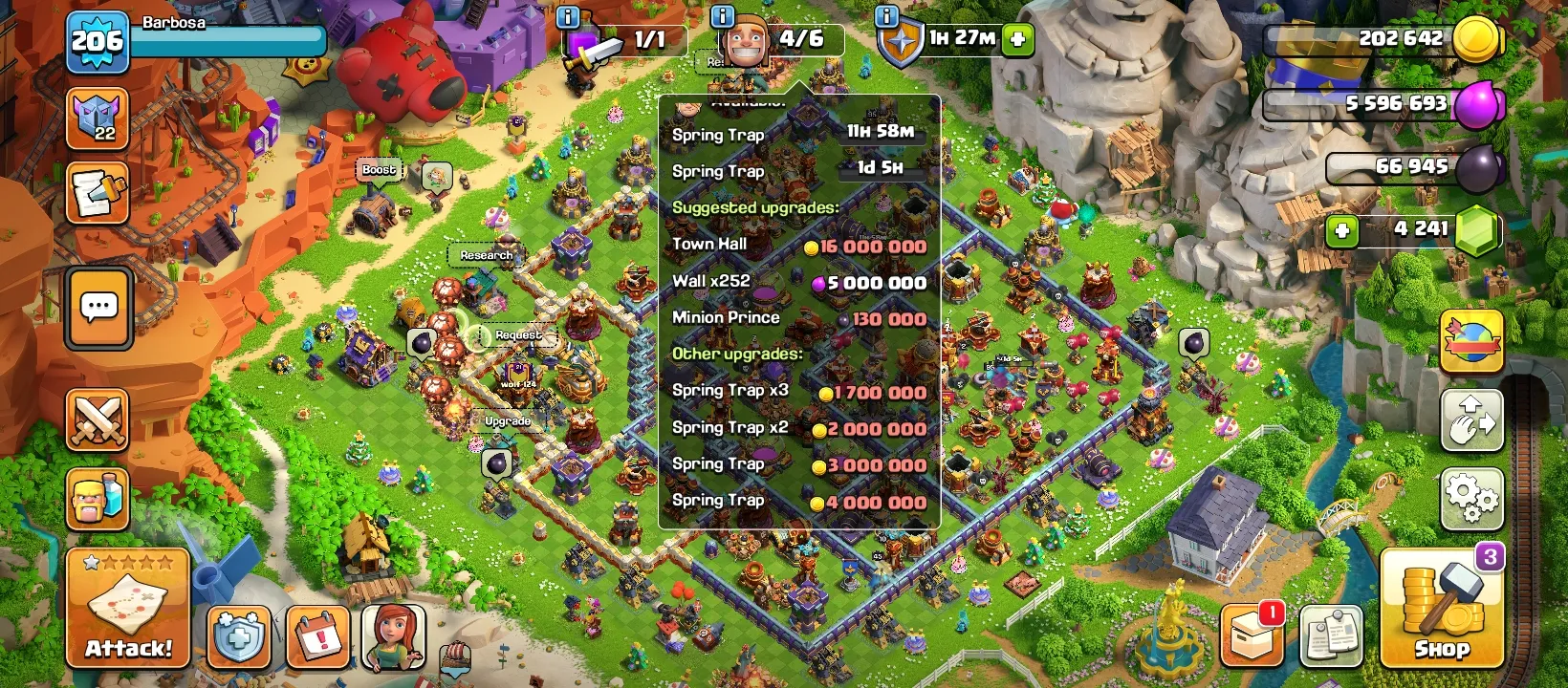Open the Settings gears icon

pos(1470,496)
